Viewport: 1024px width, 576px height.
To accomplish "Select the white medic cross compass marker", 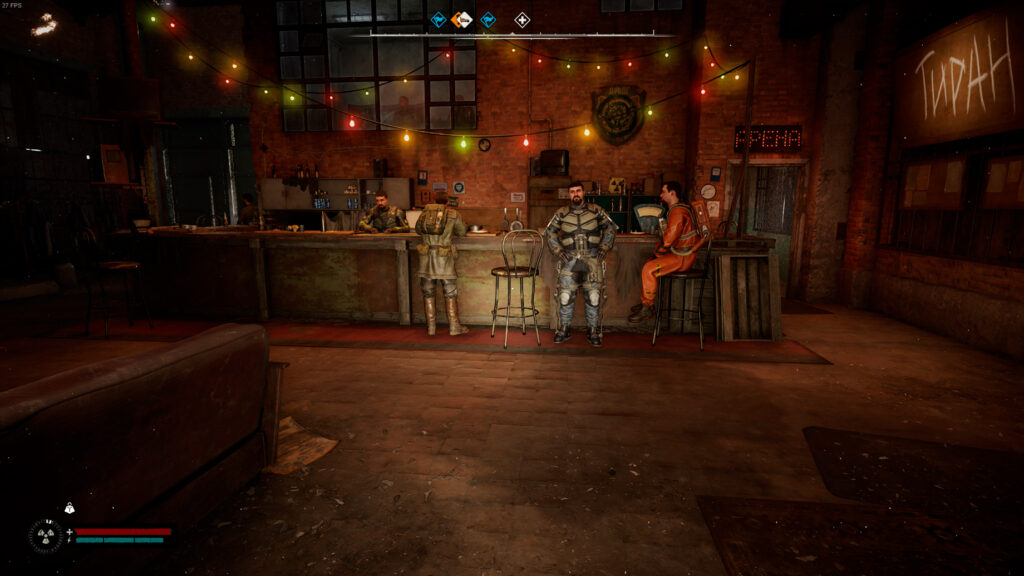I will point(522,19).
